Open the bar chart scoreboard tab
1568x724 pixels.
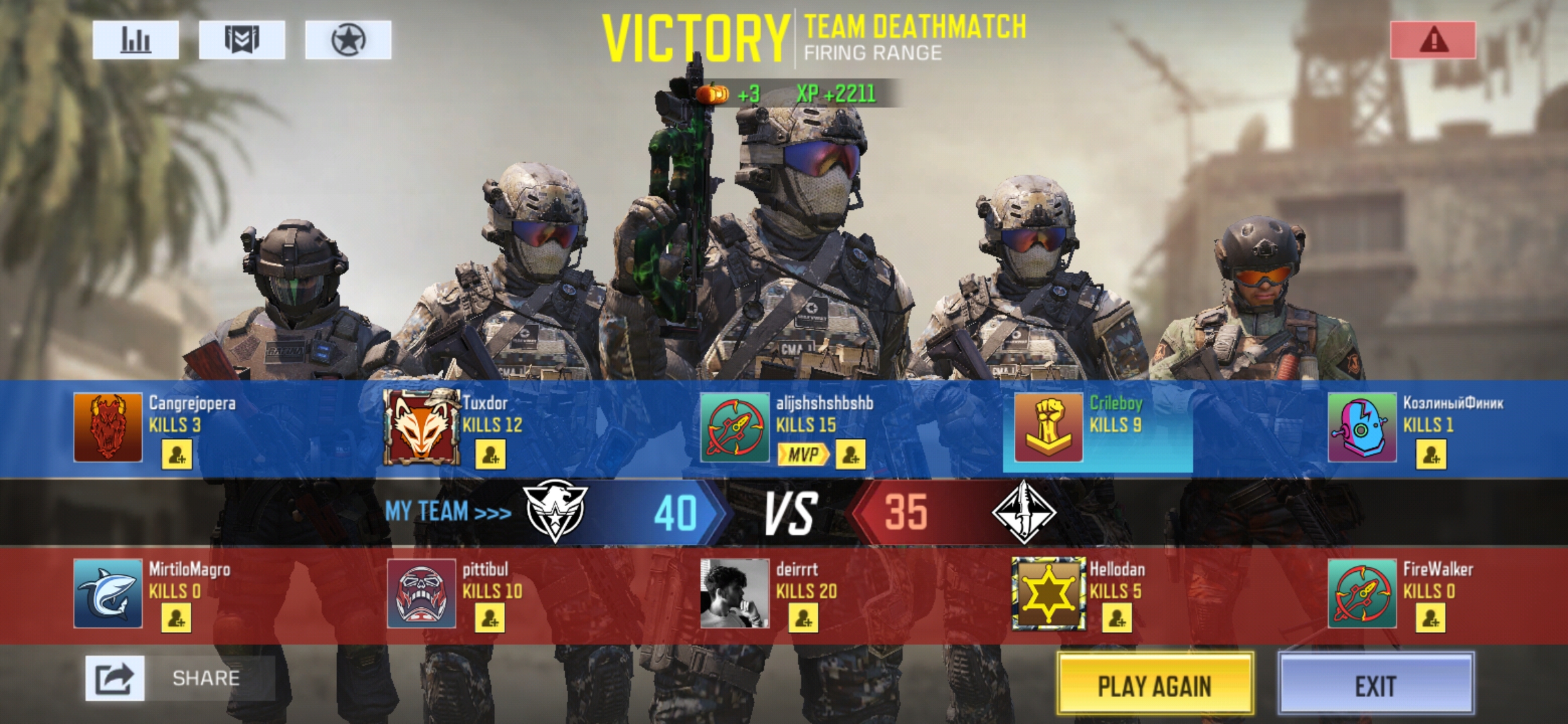point(135,40)
